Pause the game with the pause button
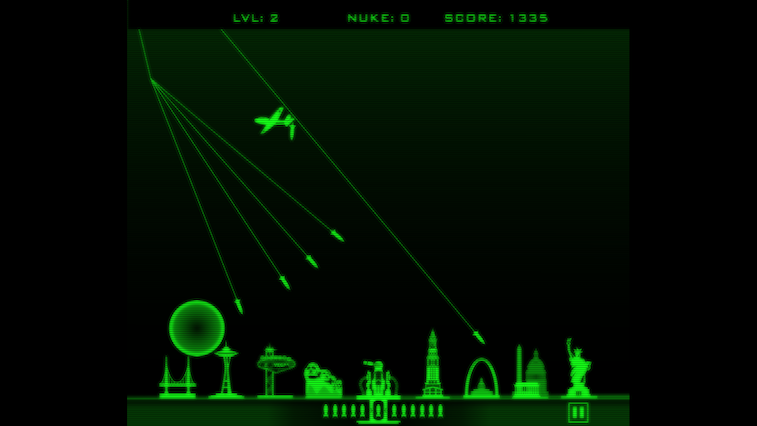 578,412
